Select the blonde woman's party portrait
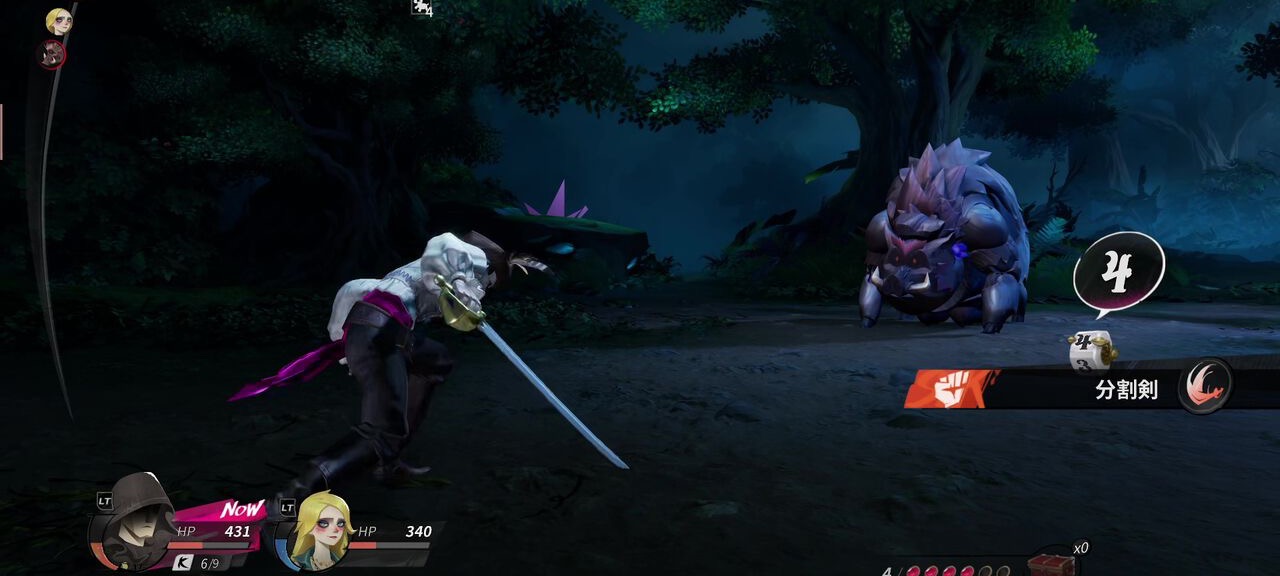The height and width of the screenshot is (576, 1280). click(x=319, y=532)
